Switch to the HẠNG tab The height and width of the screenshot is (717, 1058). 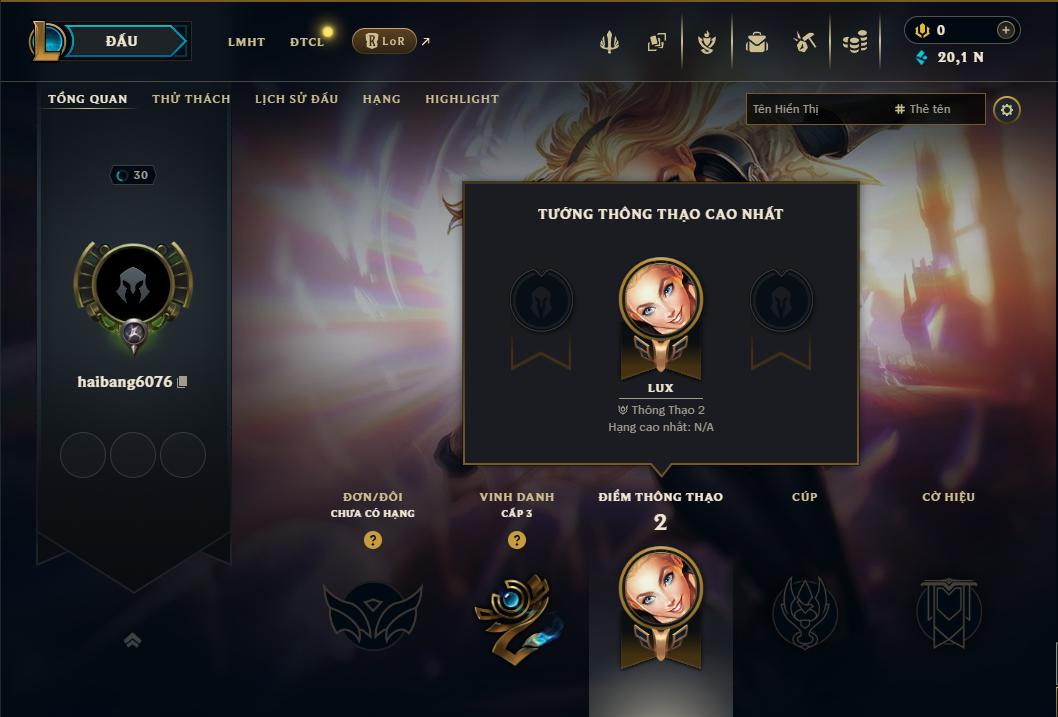381,99
